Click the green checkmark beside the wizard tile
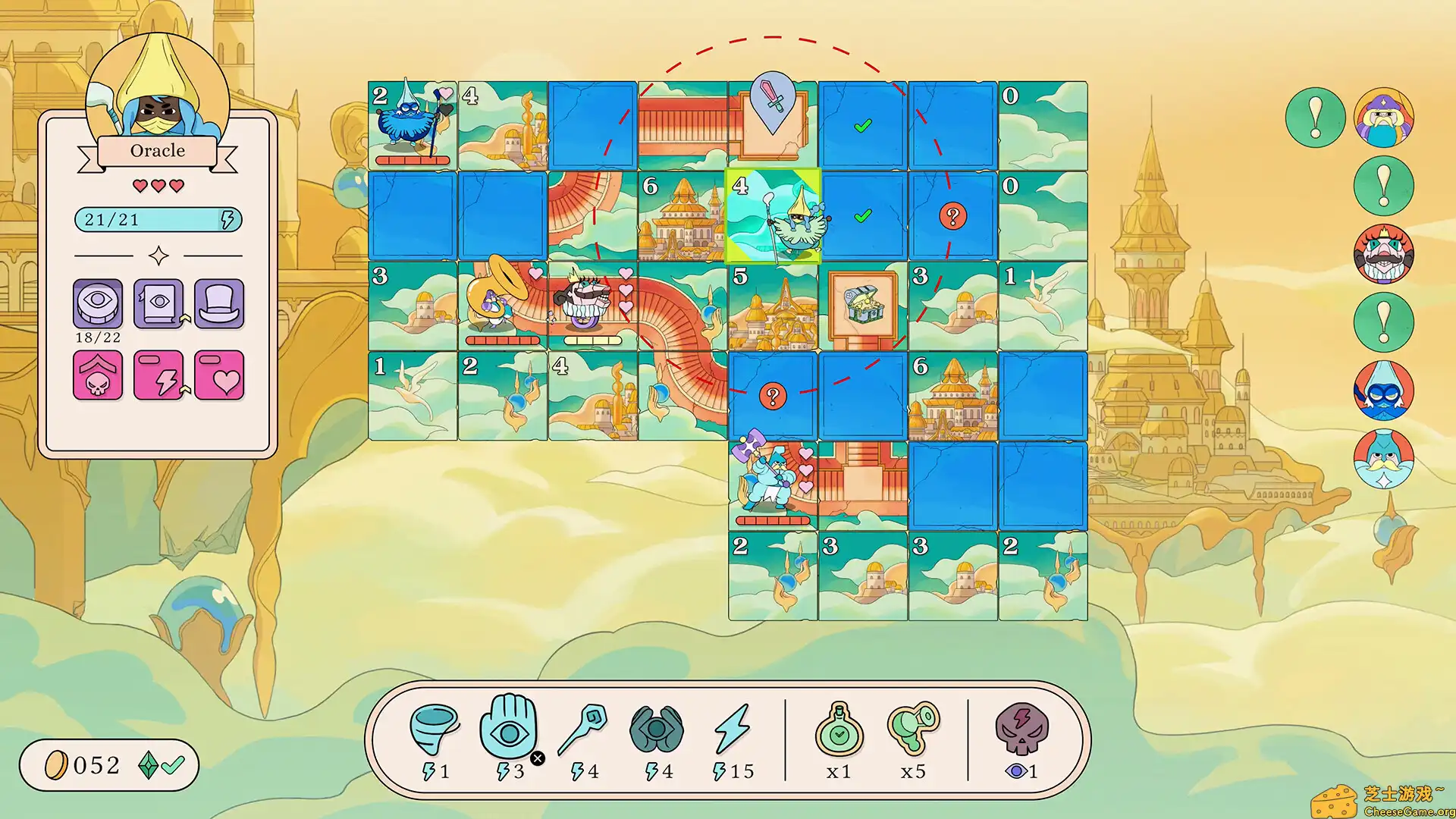Screen dimensions: 1456x819 861,216
